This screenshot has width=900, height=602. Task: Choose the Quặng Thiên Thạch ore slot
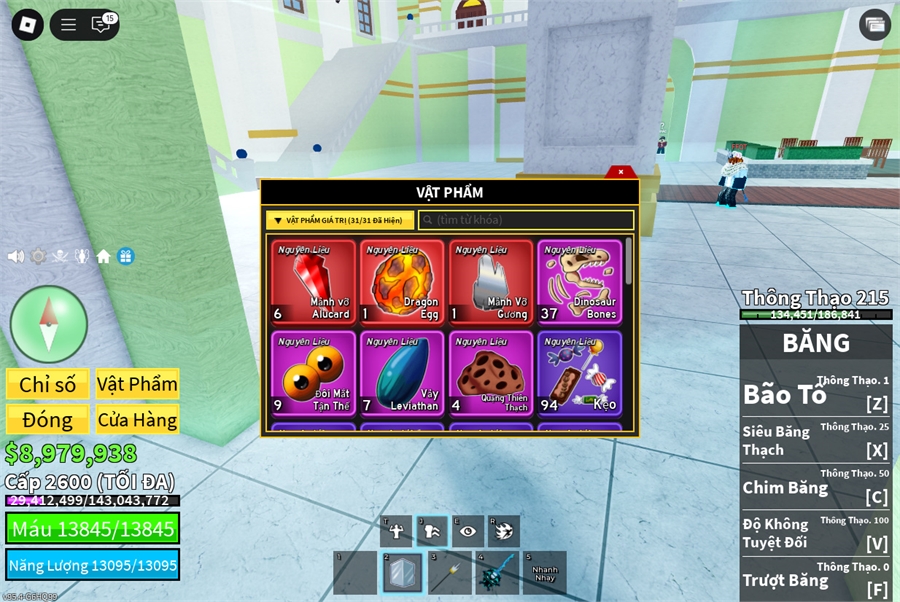point(491,374)
